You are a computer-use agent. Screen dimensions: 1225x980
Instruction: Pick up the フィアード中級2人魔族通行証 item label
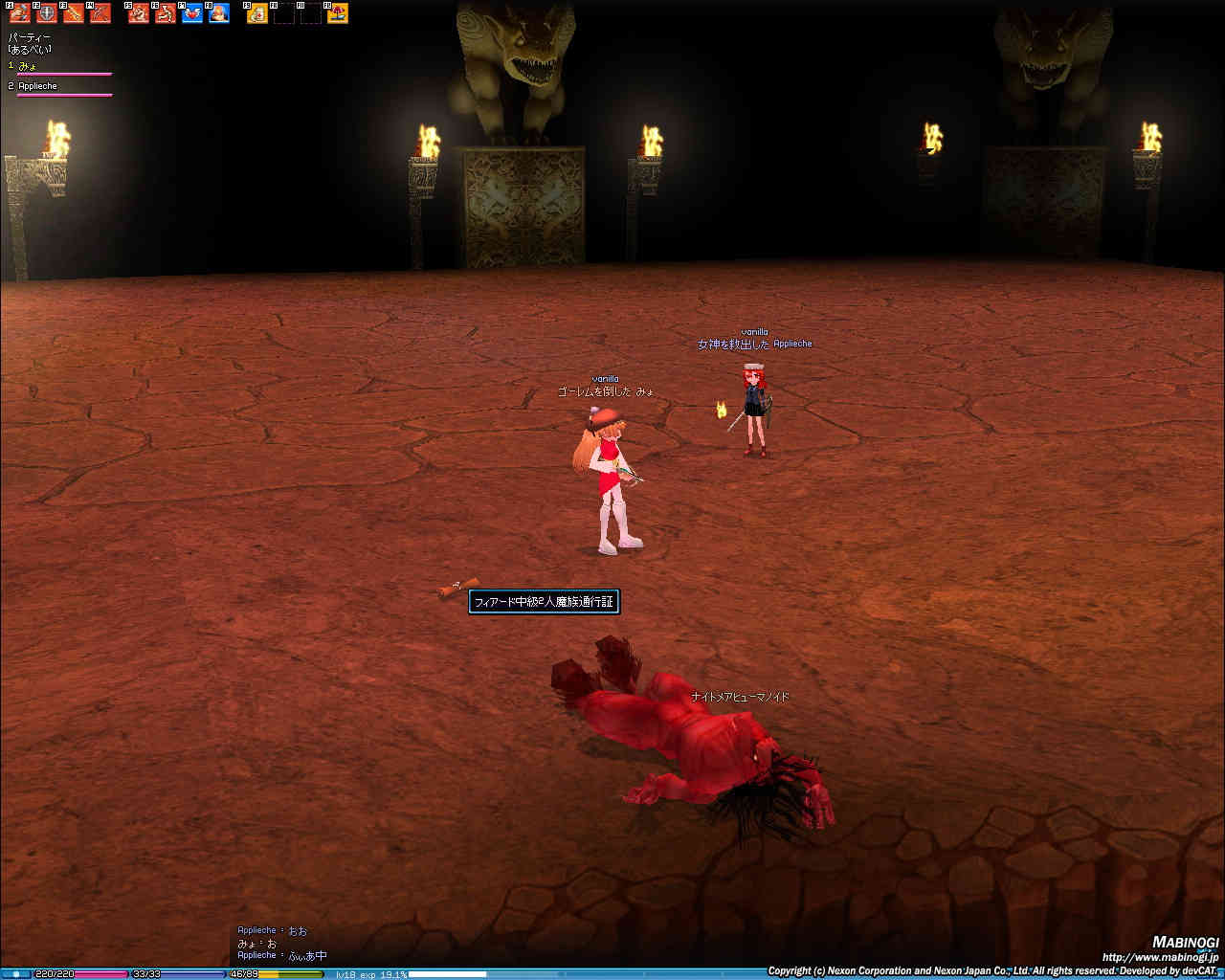coord(543,602)
